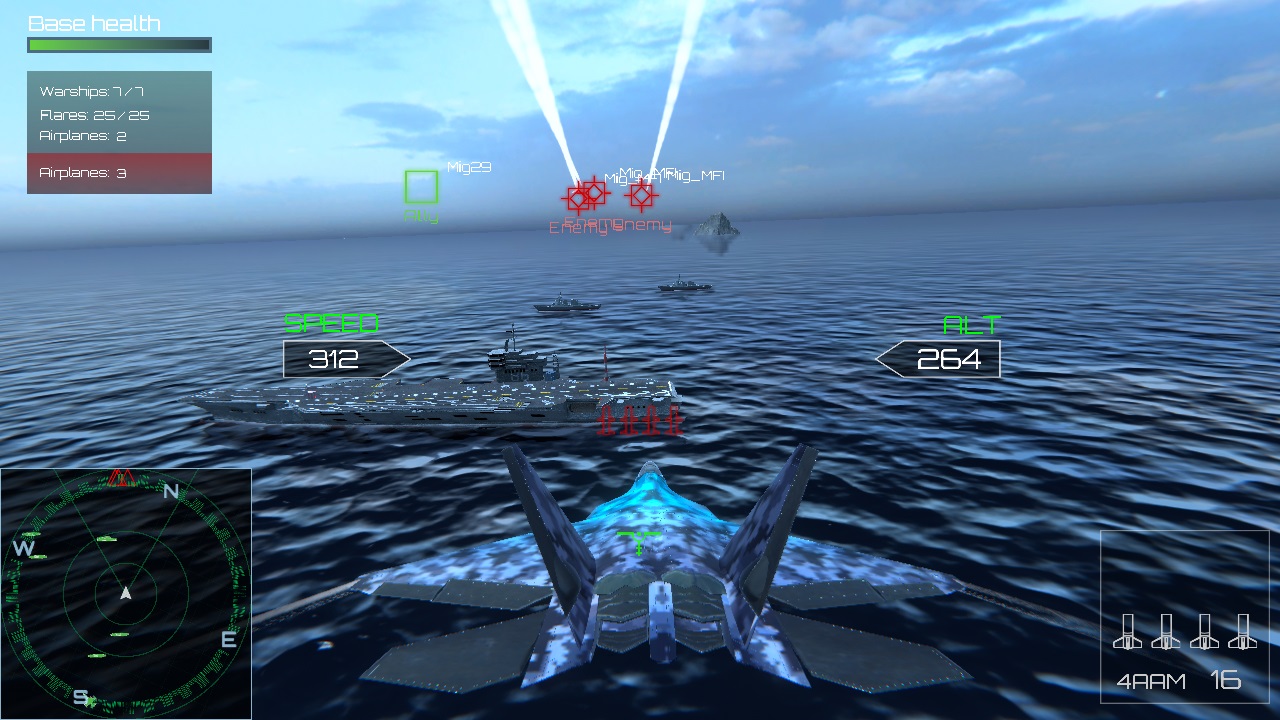
Task: Toggle targeting on the red carrier deck markers
Action: 638,422
